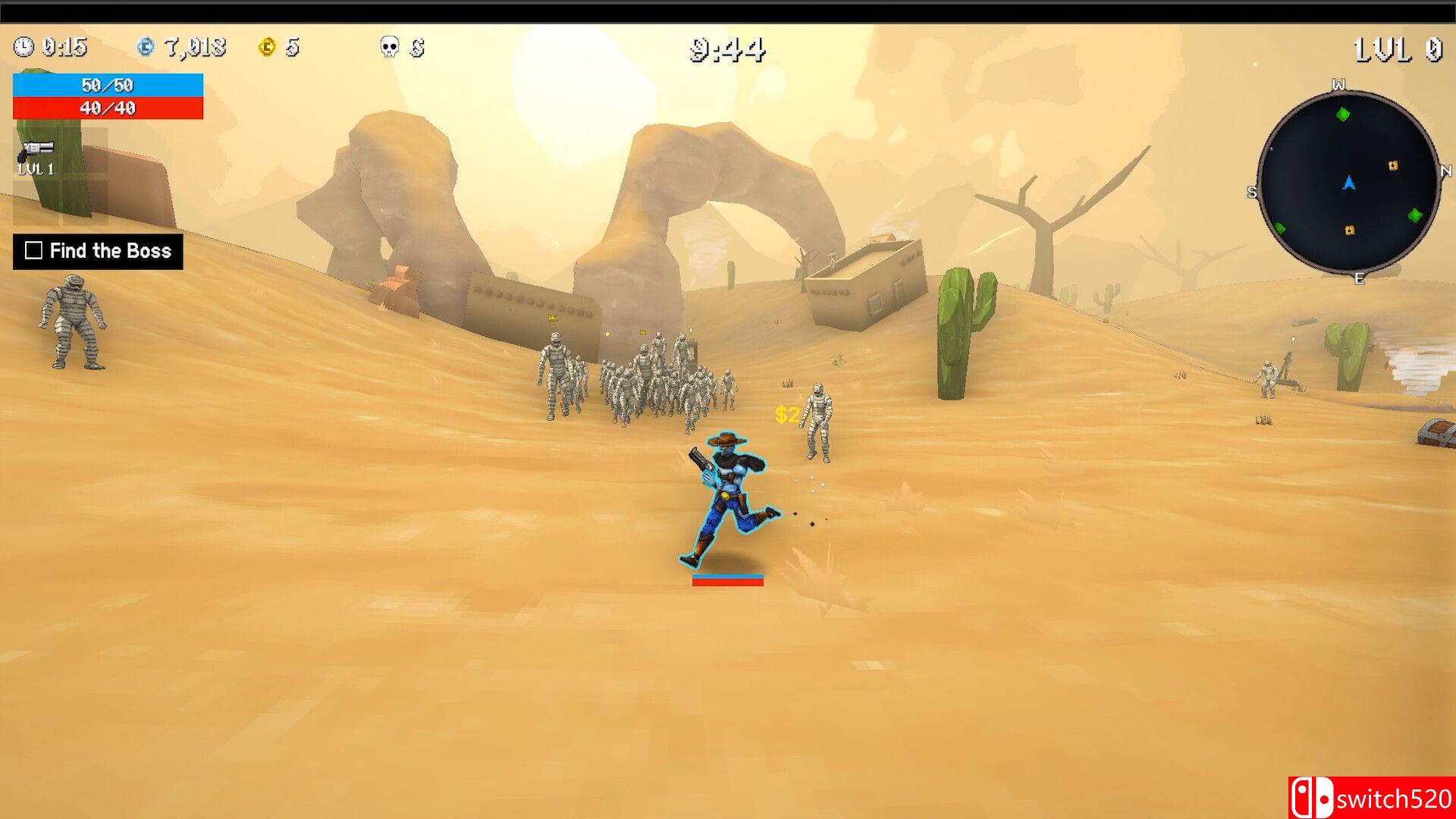This screenshot has height=819, width=1456.
Task: Click the gold coin icon showing 5
Action: (x=266, y=48)
